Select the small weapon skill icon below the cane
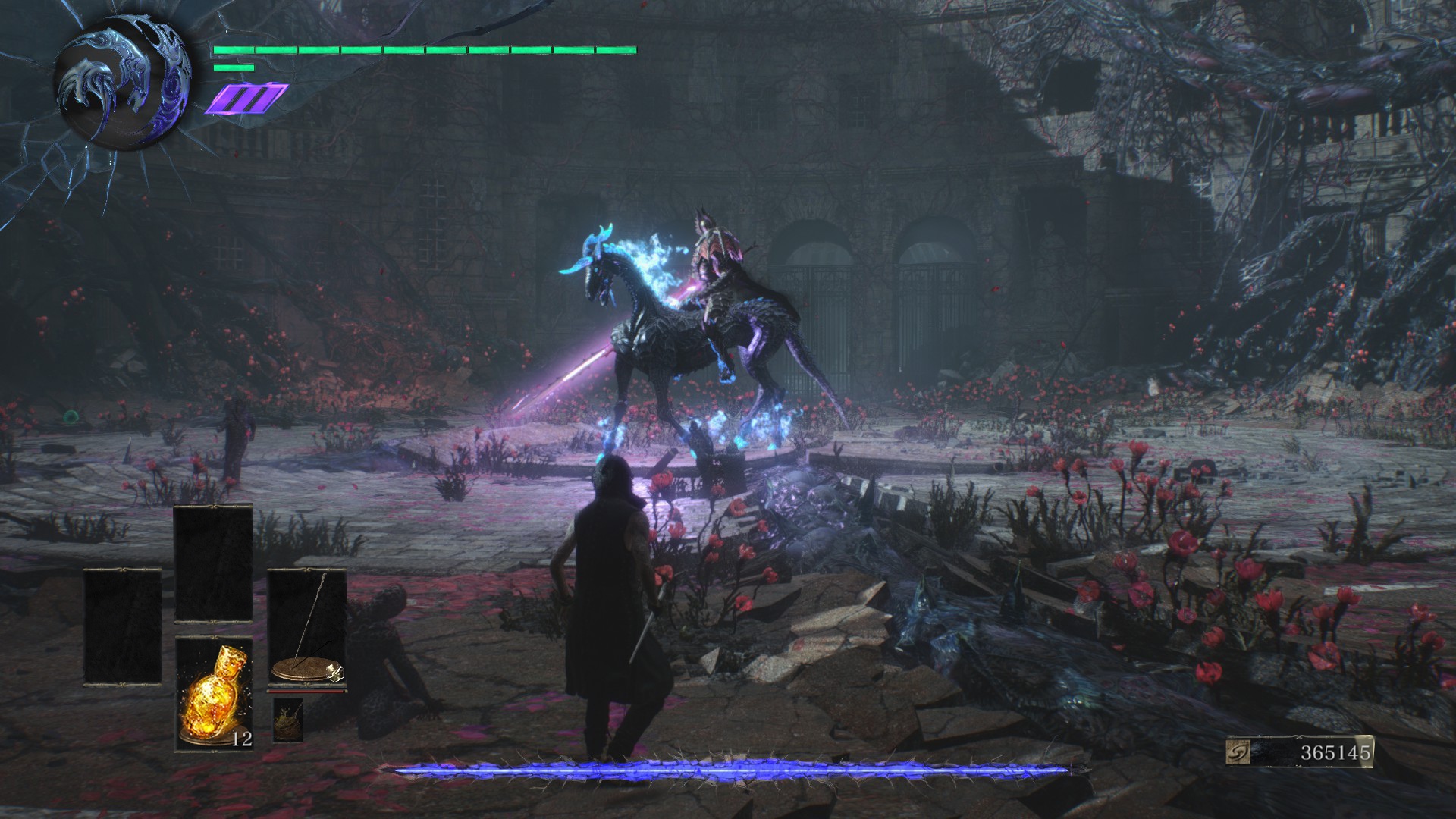Screen dimensions: 1456x819 pos(287,719)
